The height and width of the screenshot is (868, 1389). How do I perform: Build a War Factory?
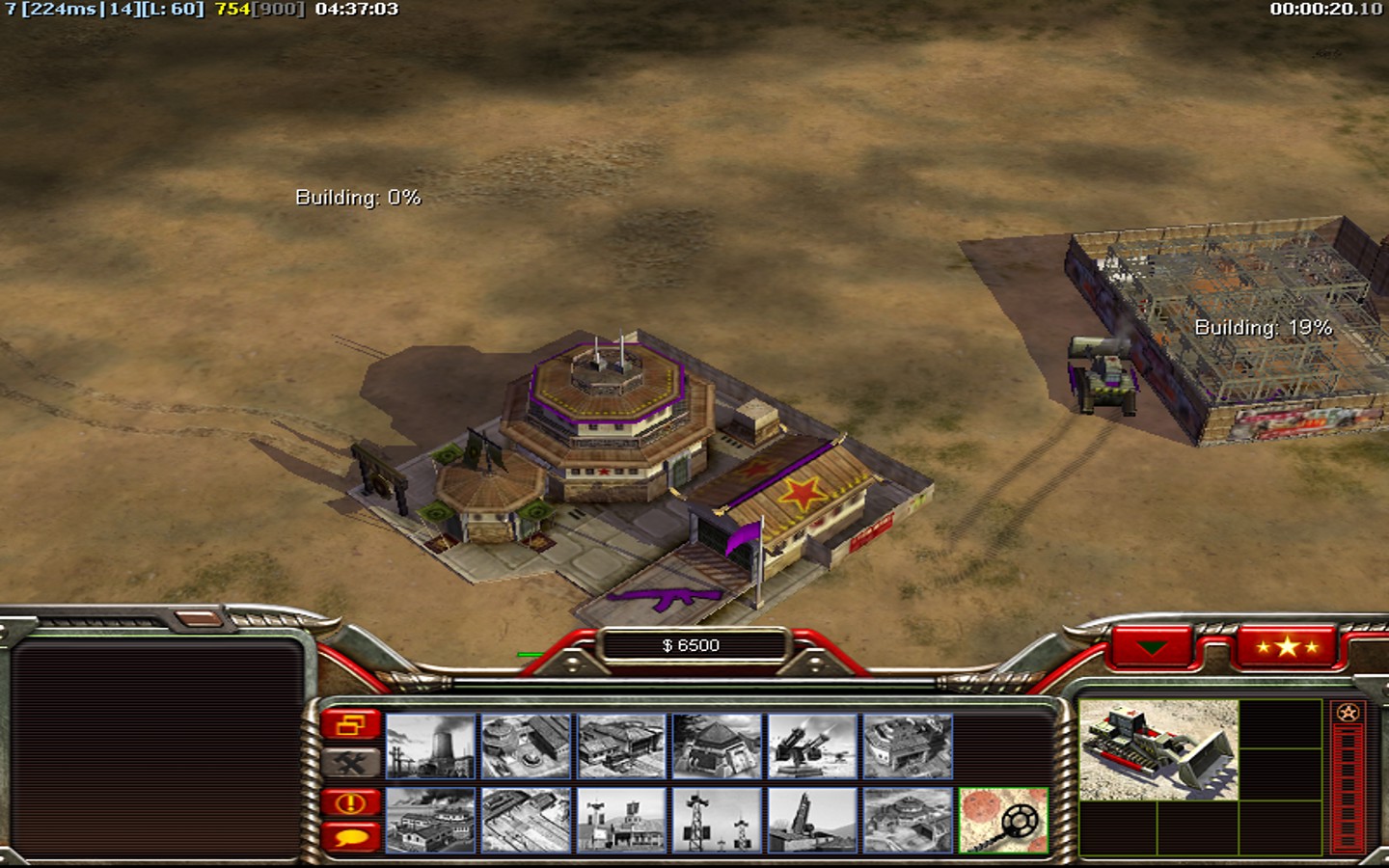[x=908, y=746]
